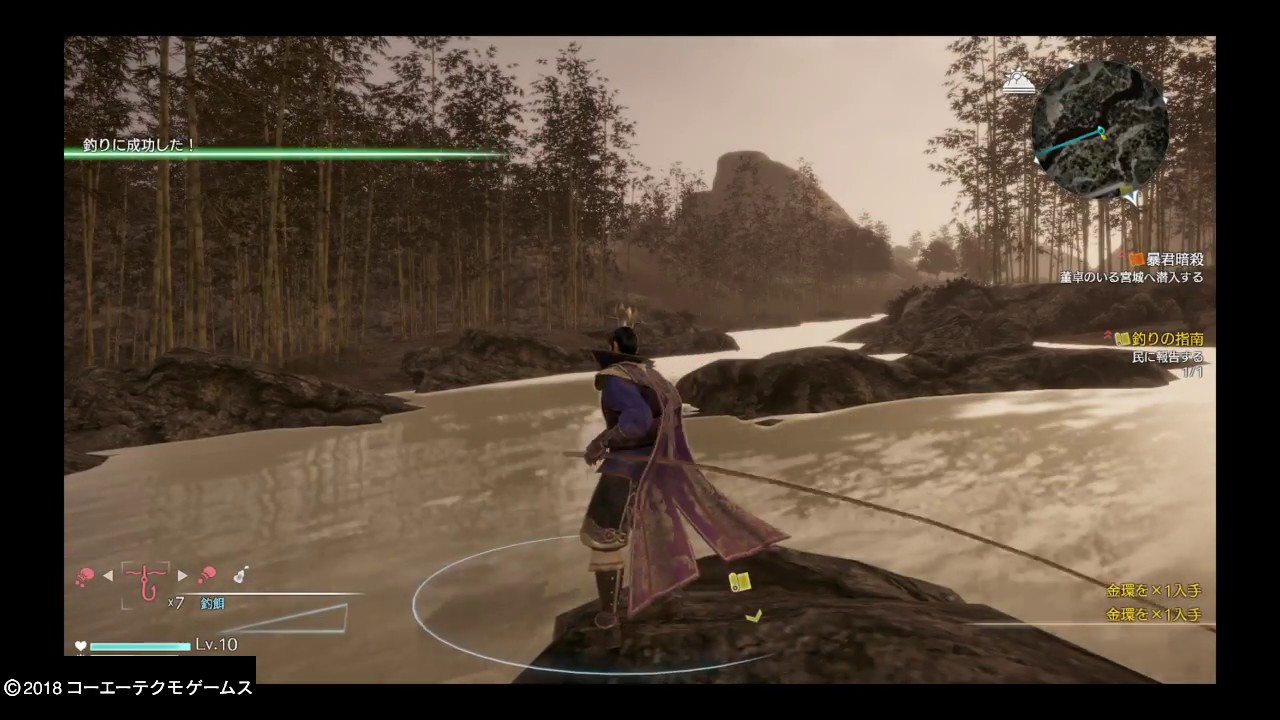Choose the white gourd item icon
Image resolution: width=1280 pixels, height=720 pixels.
241,574
